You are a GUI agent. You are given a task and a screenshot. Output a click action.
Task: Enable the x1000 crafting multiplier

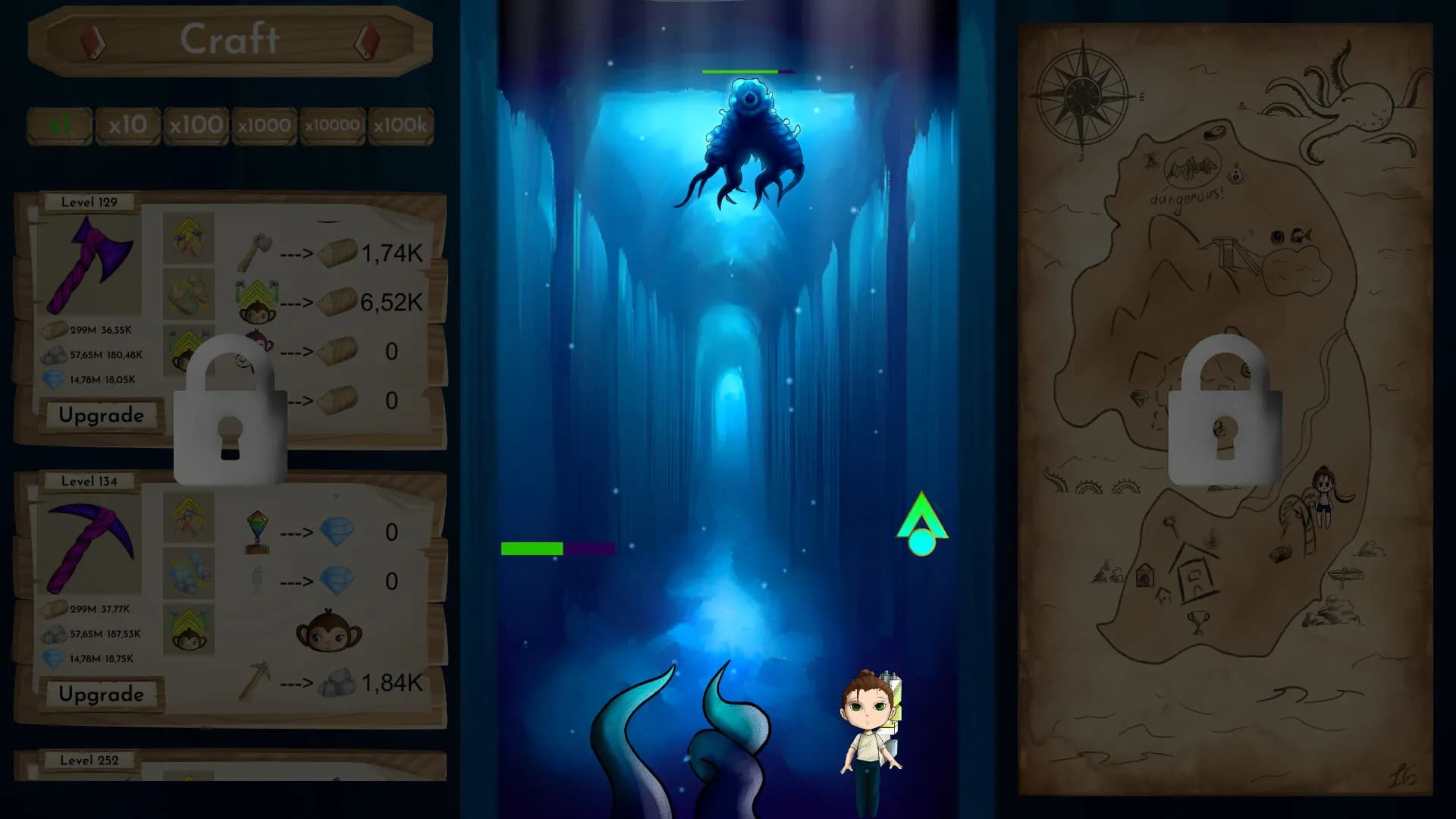click(x=264, y=125)
